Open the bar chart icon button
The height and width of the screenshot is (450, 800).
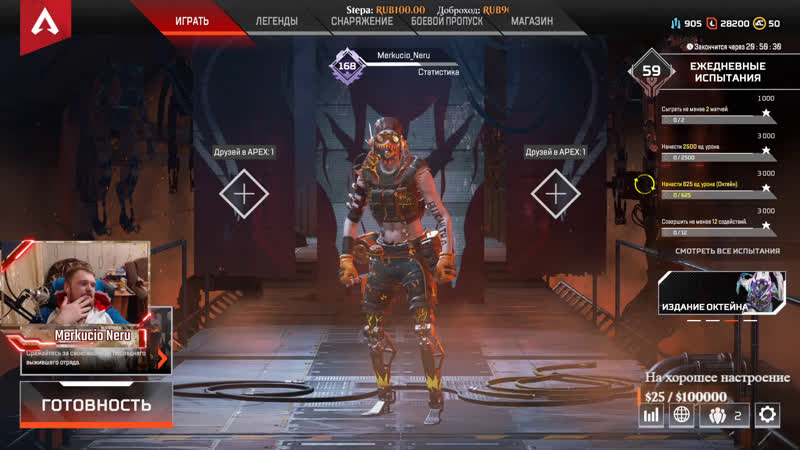(x=652, y=414)
